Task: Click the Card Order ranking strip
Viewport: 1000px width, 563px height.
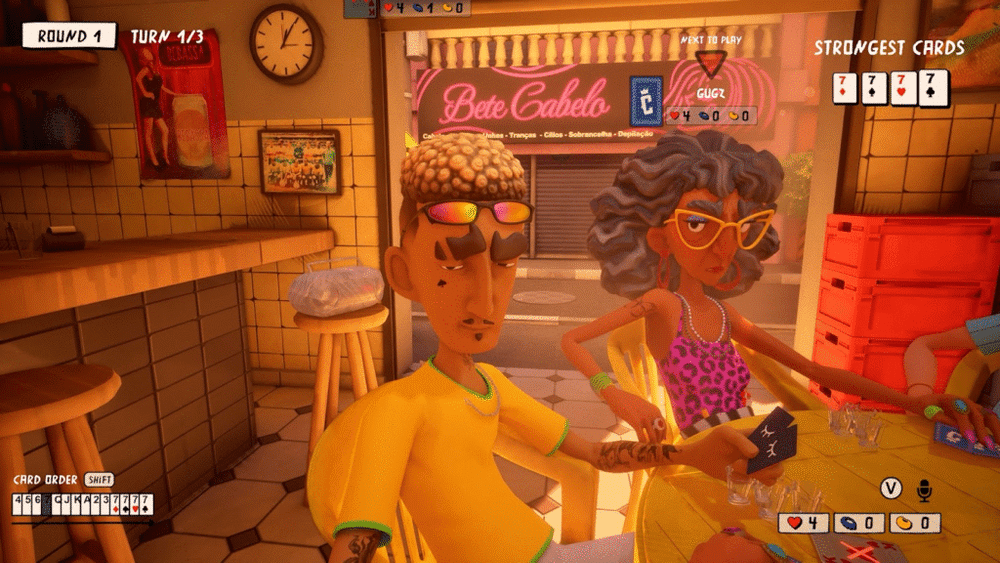Action: click(82, 504)
